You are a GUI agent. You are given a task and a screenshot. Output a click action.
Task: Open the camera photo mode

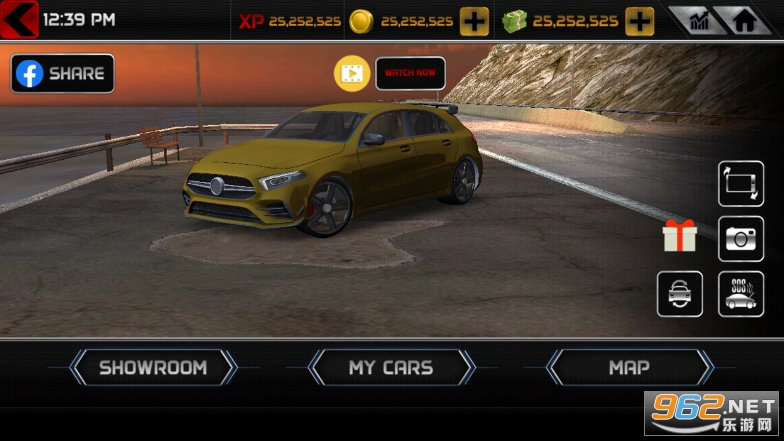(741, 238)
